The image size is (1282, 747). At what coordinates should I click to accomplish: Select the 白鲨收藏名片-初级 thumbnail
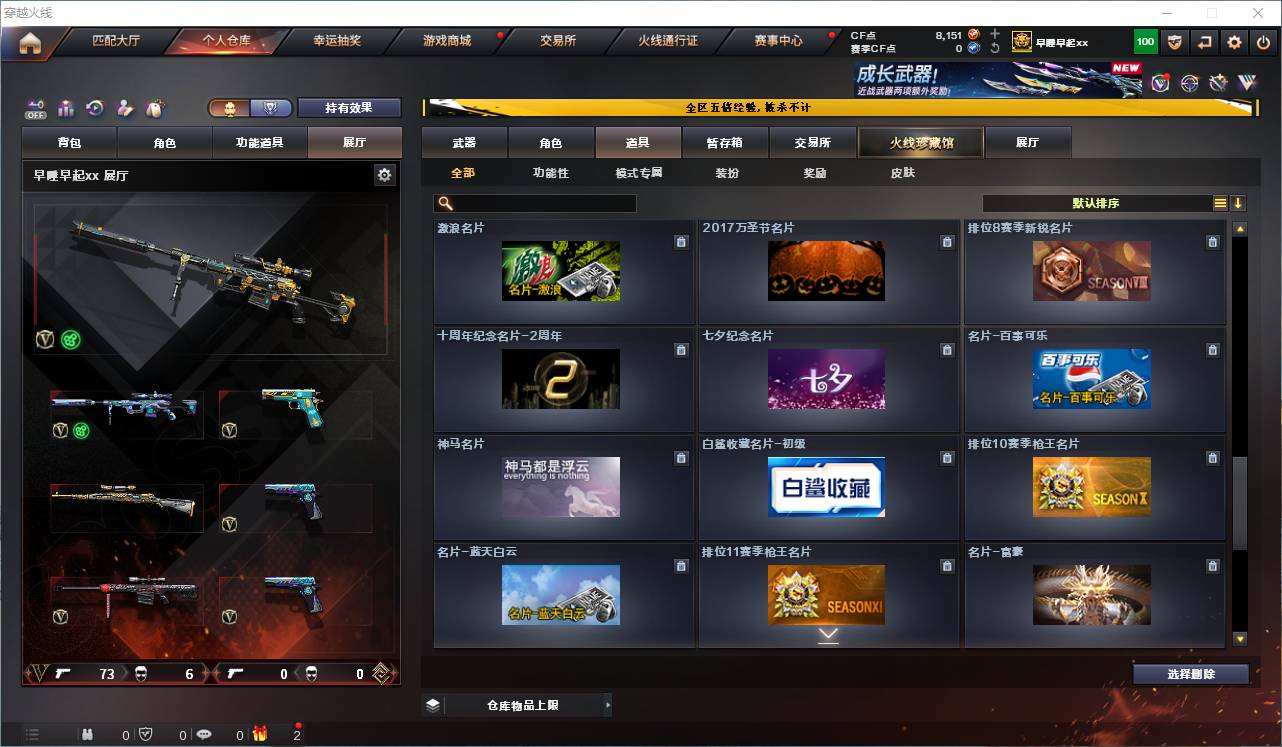[x=827, y=487]
